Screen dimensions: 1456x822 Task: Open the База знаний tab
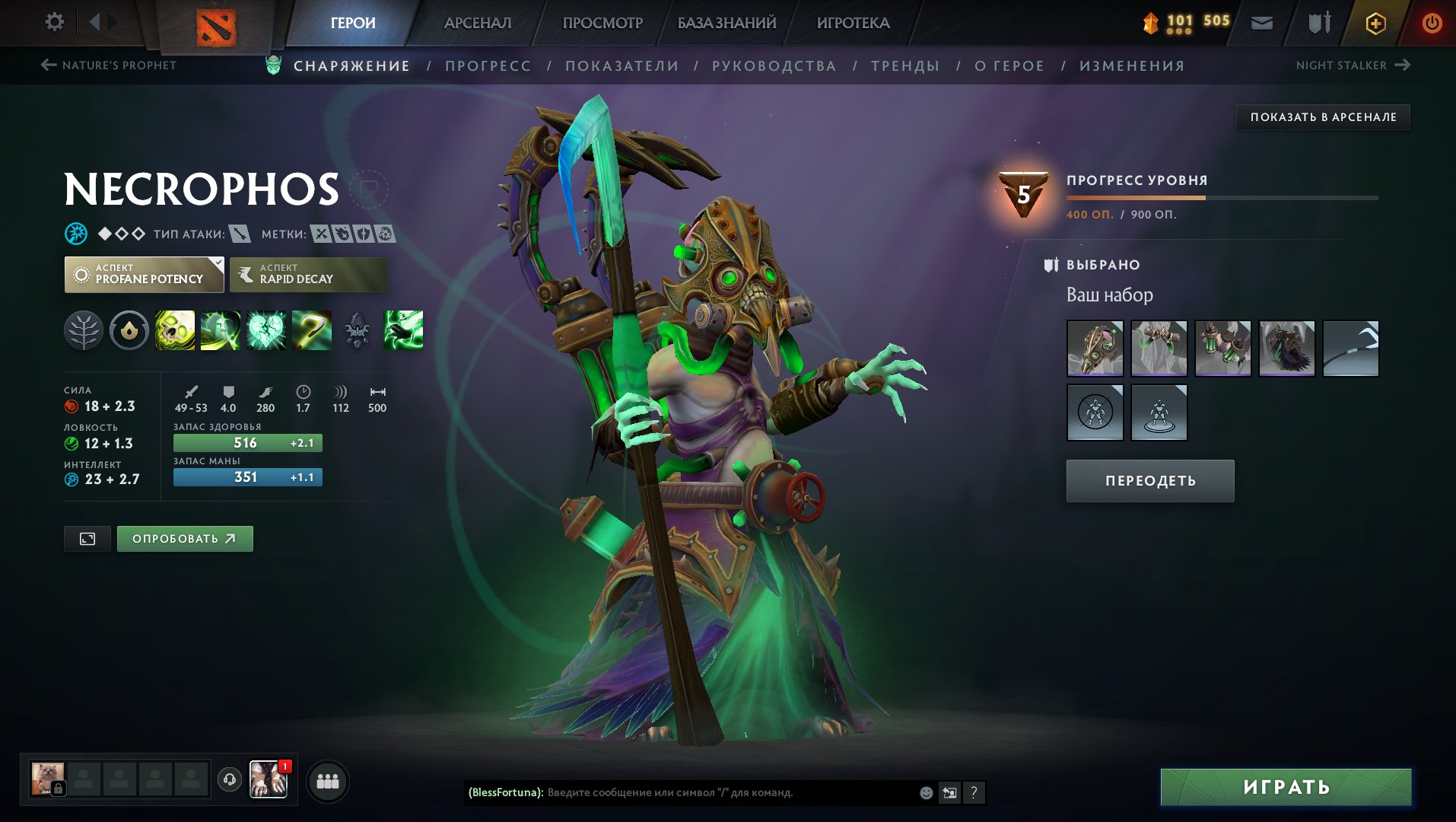[x=726, y=23]
